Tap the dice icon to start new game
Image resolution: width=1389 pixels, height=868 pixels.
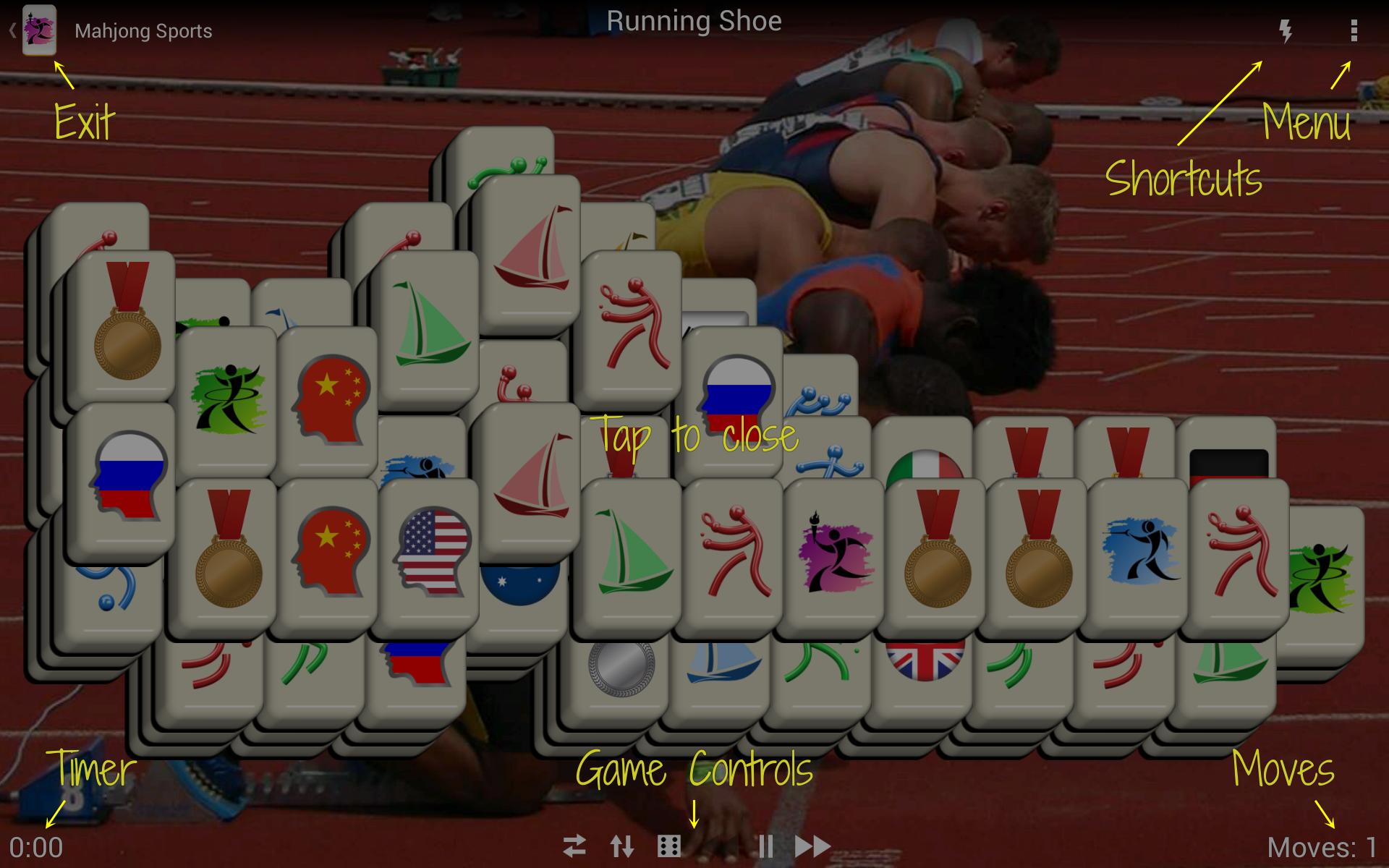[x=669, y=845]
